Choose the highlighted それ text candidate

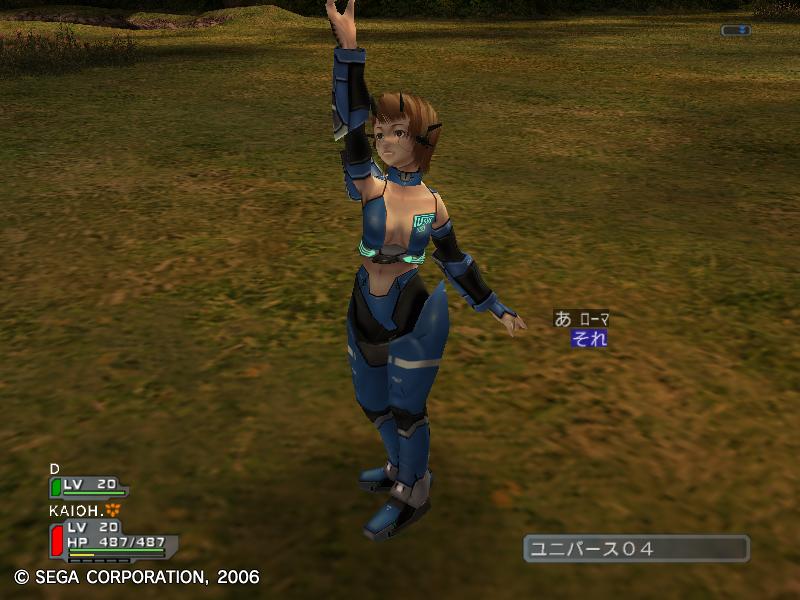[x=588, y=338]
